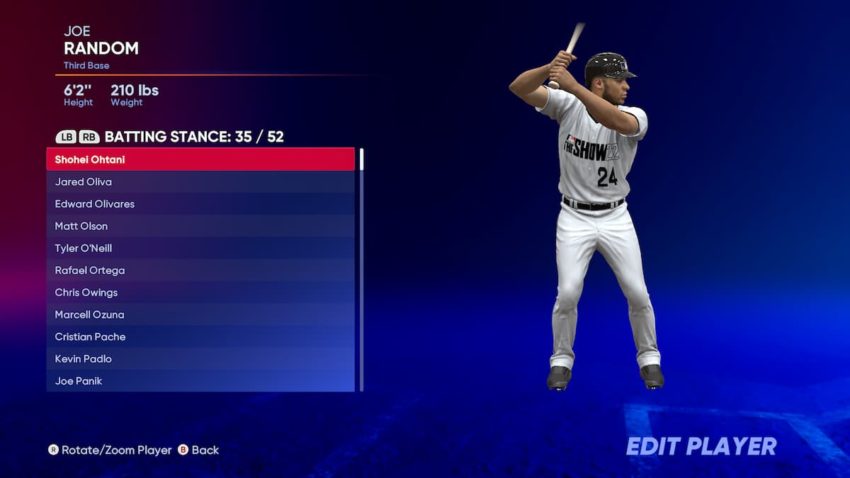Choose Kevin Padlo's batting stance

[200, 359]
